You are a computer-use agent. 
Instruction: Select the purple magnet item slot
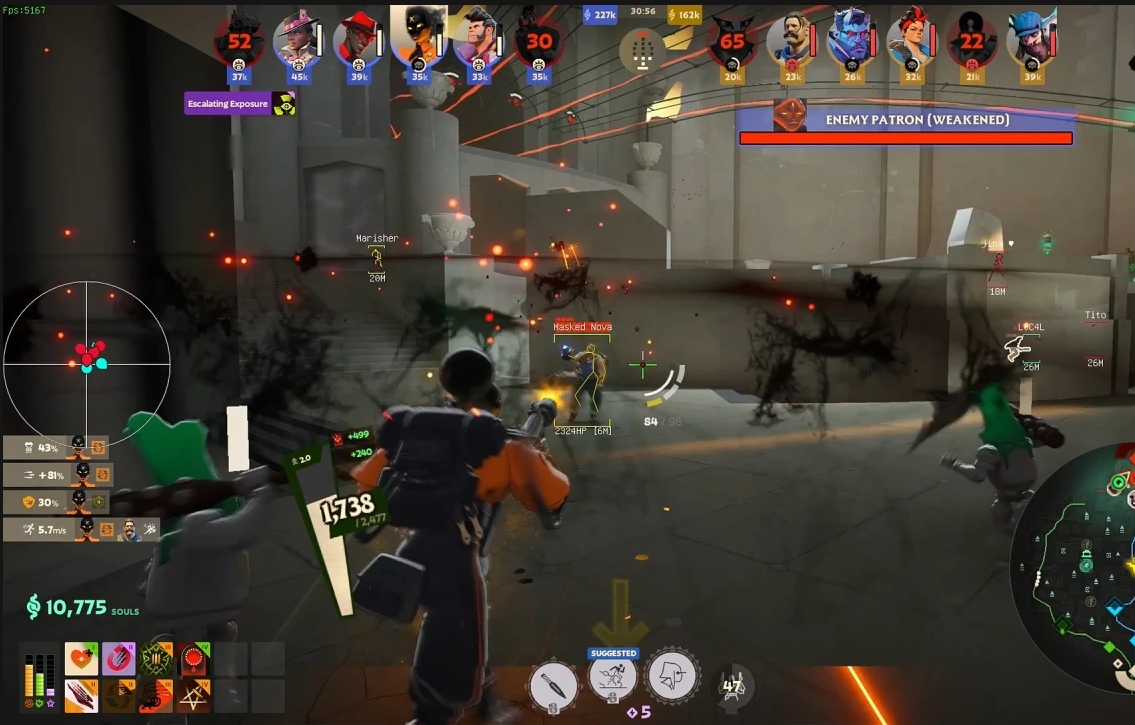tap(119, 659)
